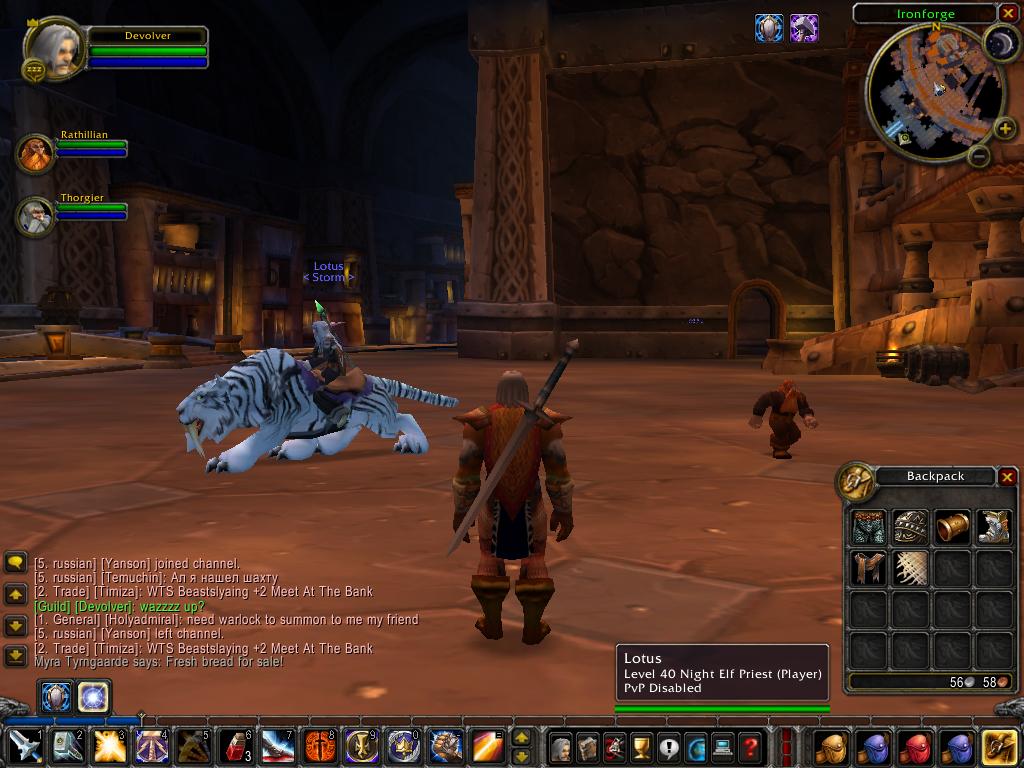Screen dimensions: 1024x768
Task: Click the moon time-of-day indicator
Action: click(999, 42)
